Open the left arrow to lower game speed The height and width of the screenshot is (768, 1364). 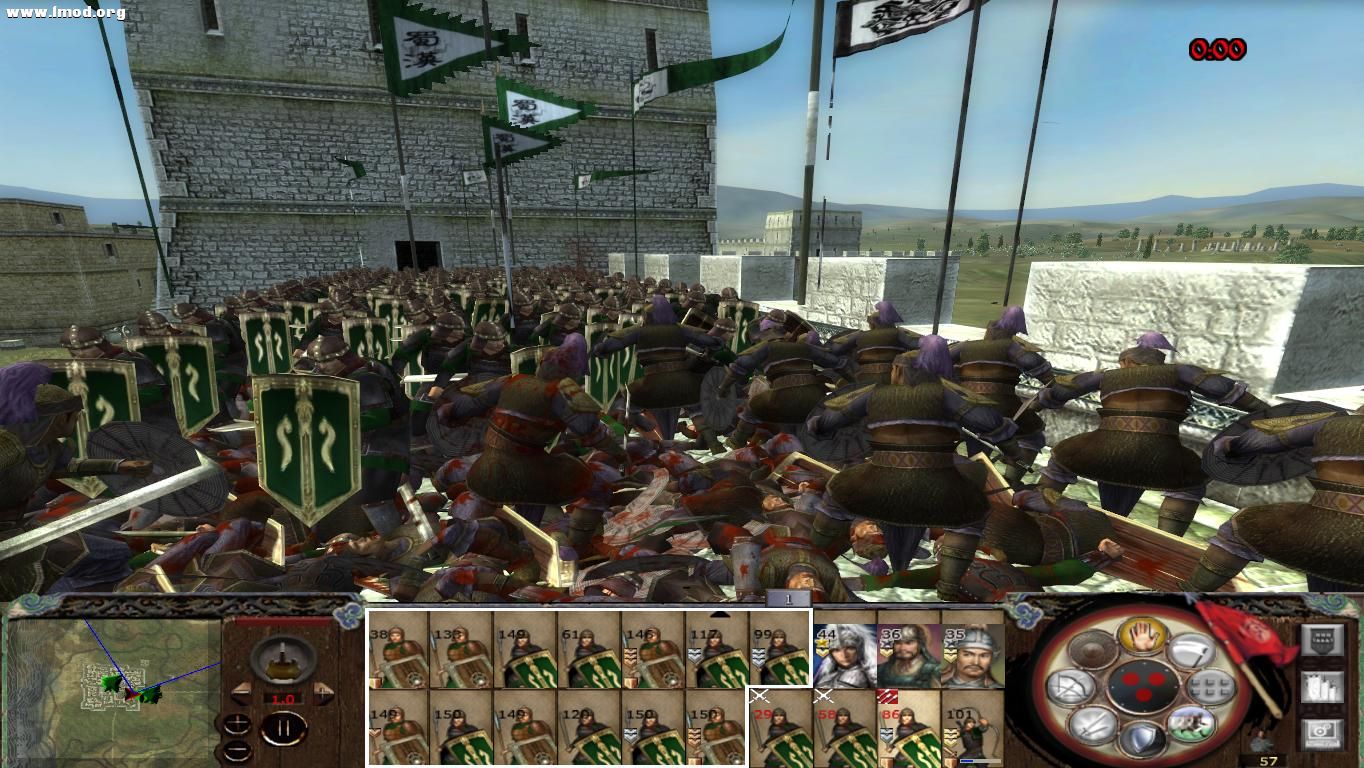(242, 693)
